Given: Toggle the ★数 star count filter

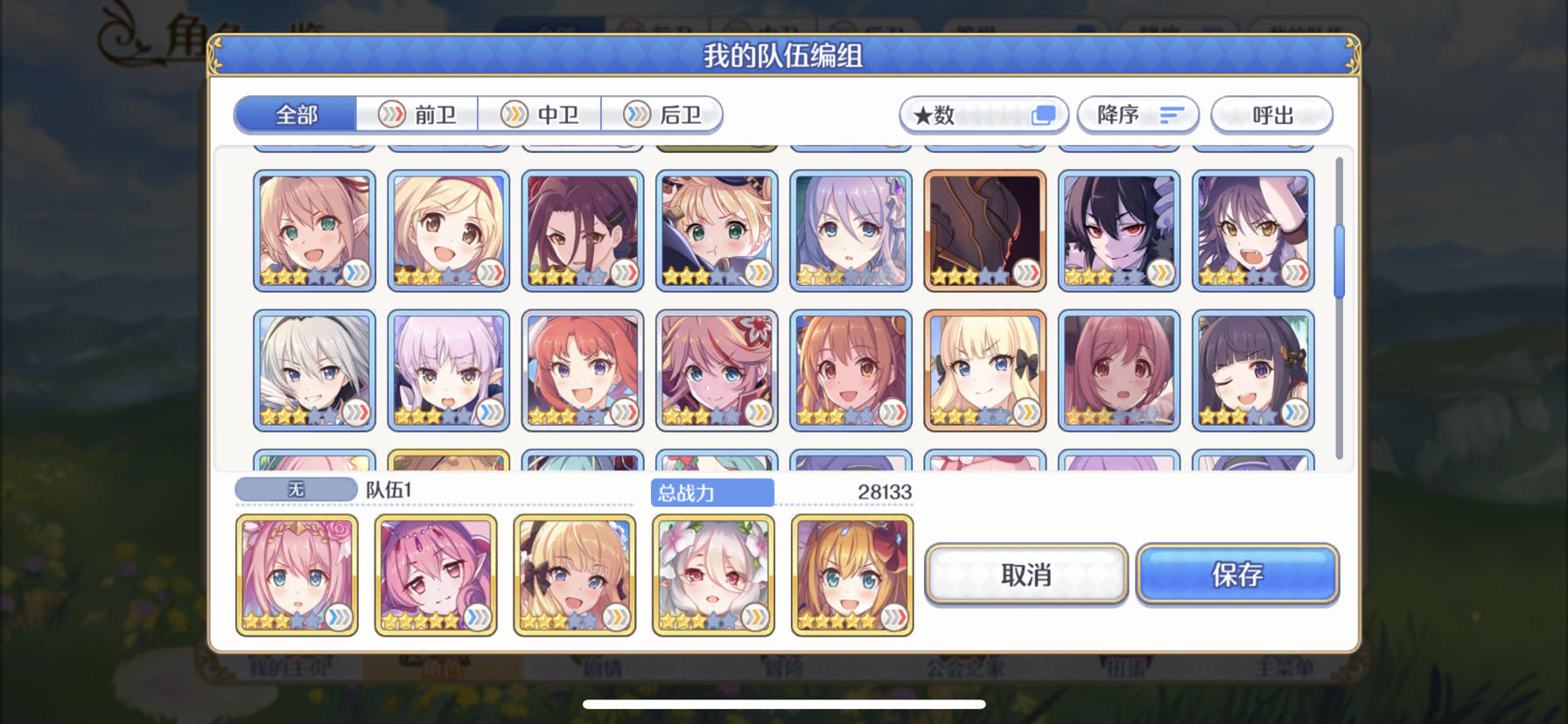Looking at the screenshot, I should 982,115.
